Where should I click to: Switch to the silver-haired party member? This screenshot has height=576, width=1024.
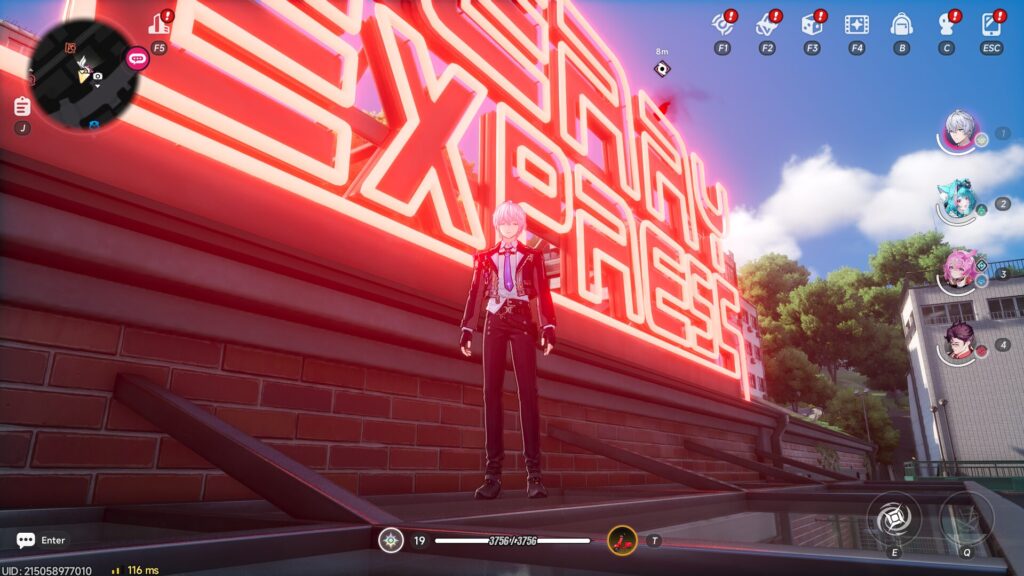click(x=960, y=131)
